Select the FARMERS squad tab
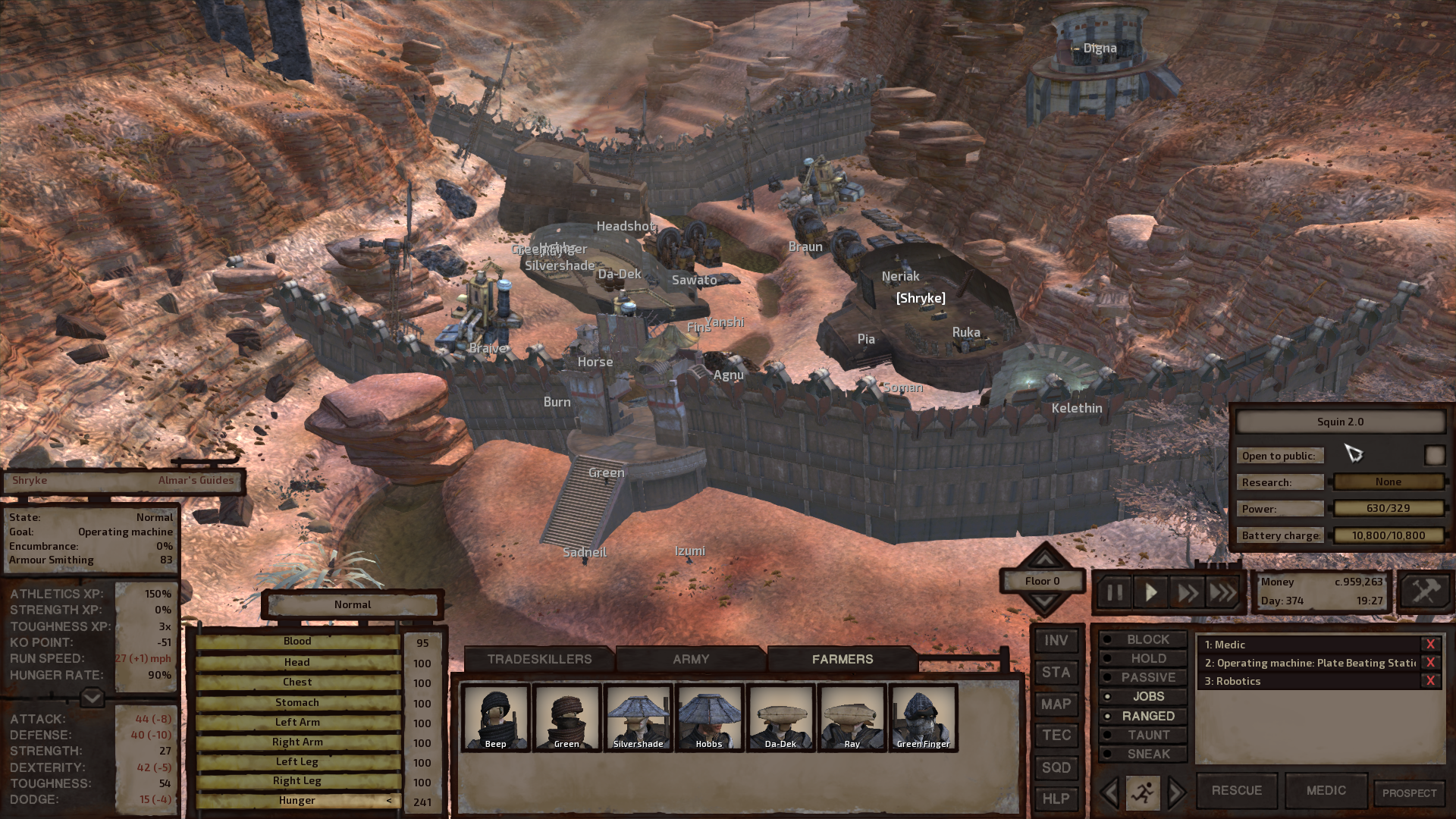Viewport: 1456px width, 819px height. 843,659
